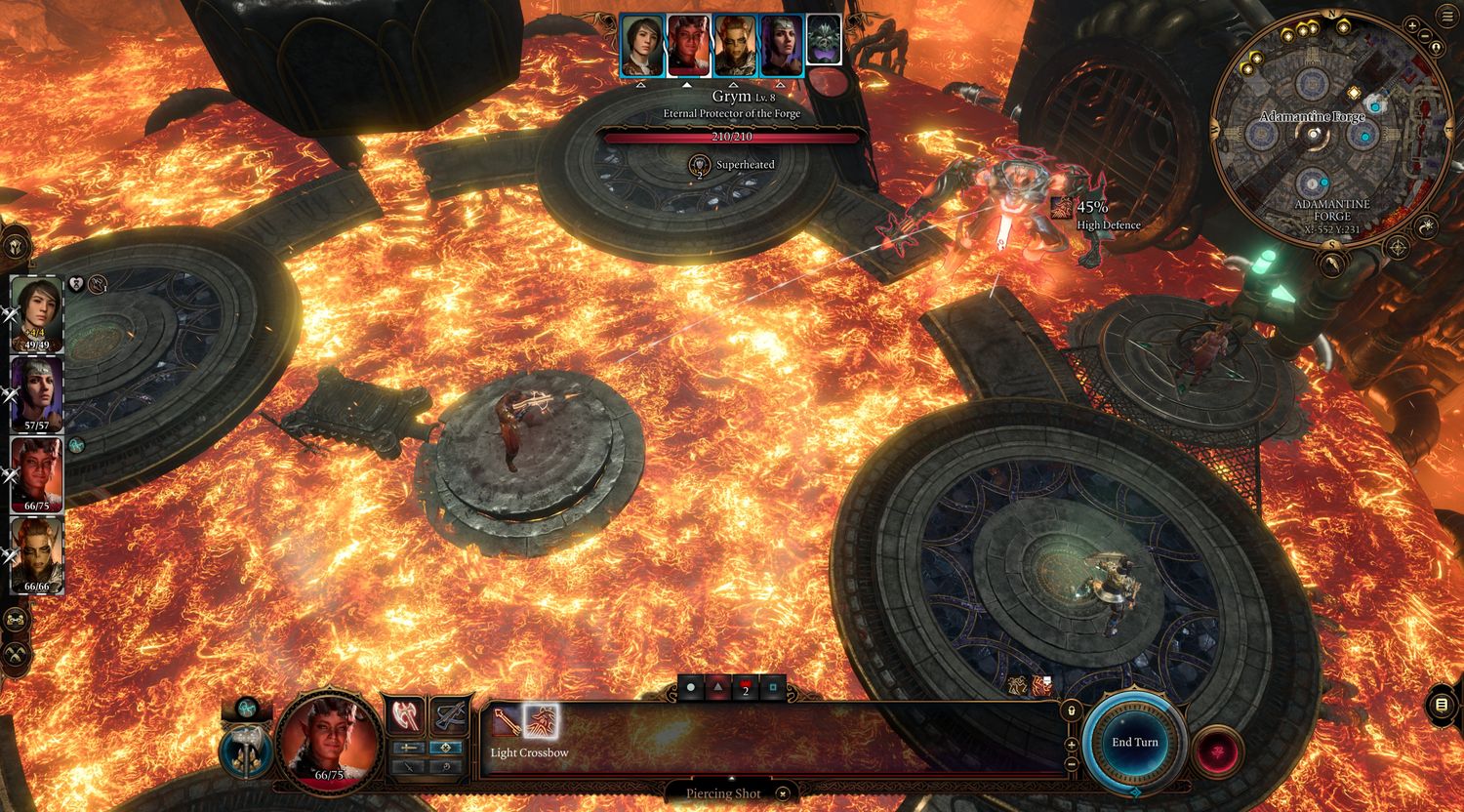Open the log button at right edge
This screenshot has height=812, width=1464.
[1443, 704]
